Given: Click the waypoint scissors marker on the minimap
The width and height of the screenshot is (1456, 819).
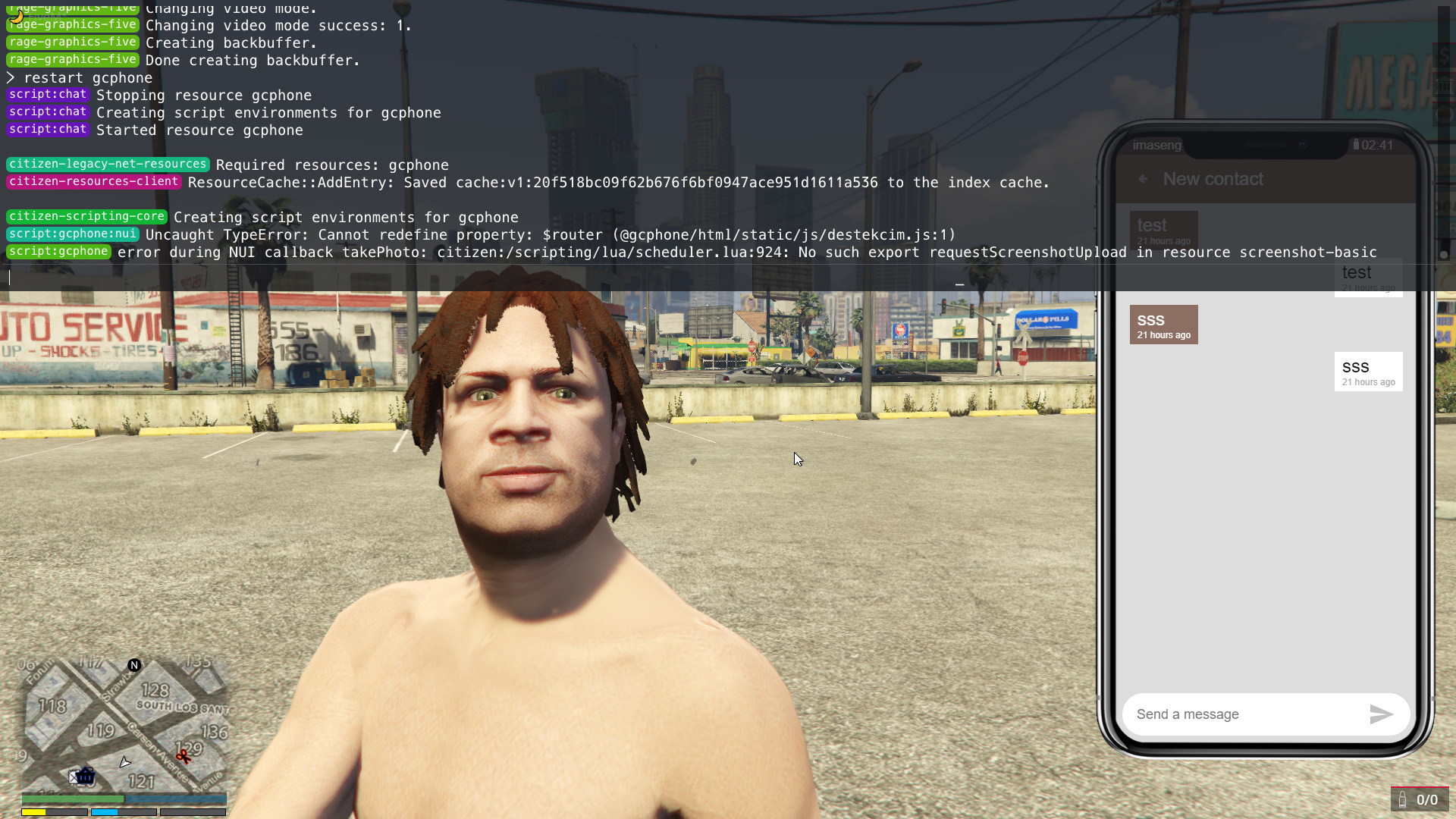Looking at the screenshot, I should tap(184, 756).
